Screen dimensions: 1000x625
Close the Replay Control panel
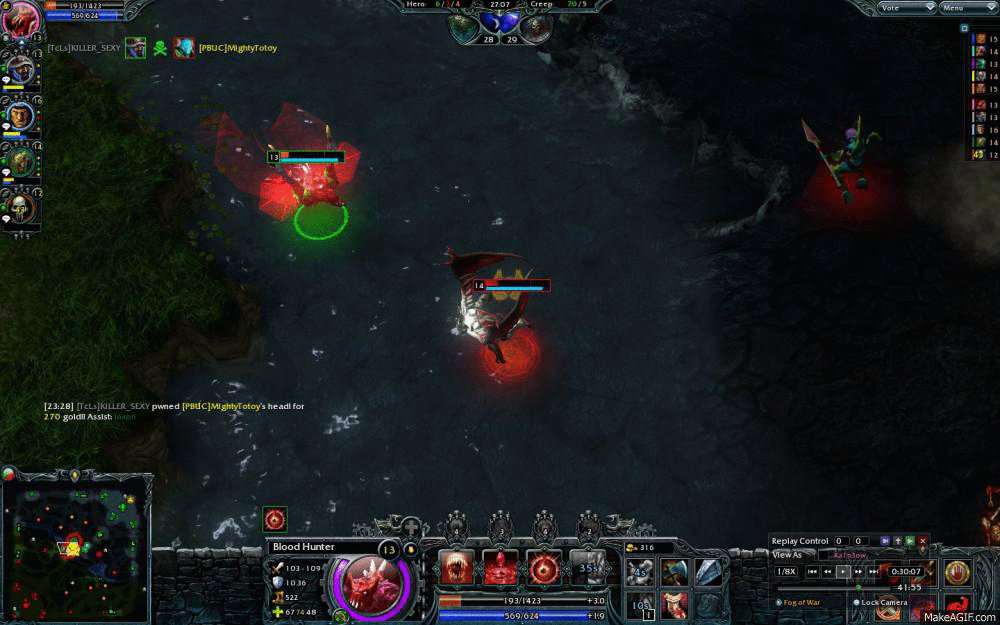point(923,541)
